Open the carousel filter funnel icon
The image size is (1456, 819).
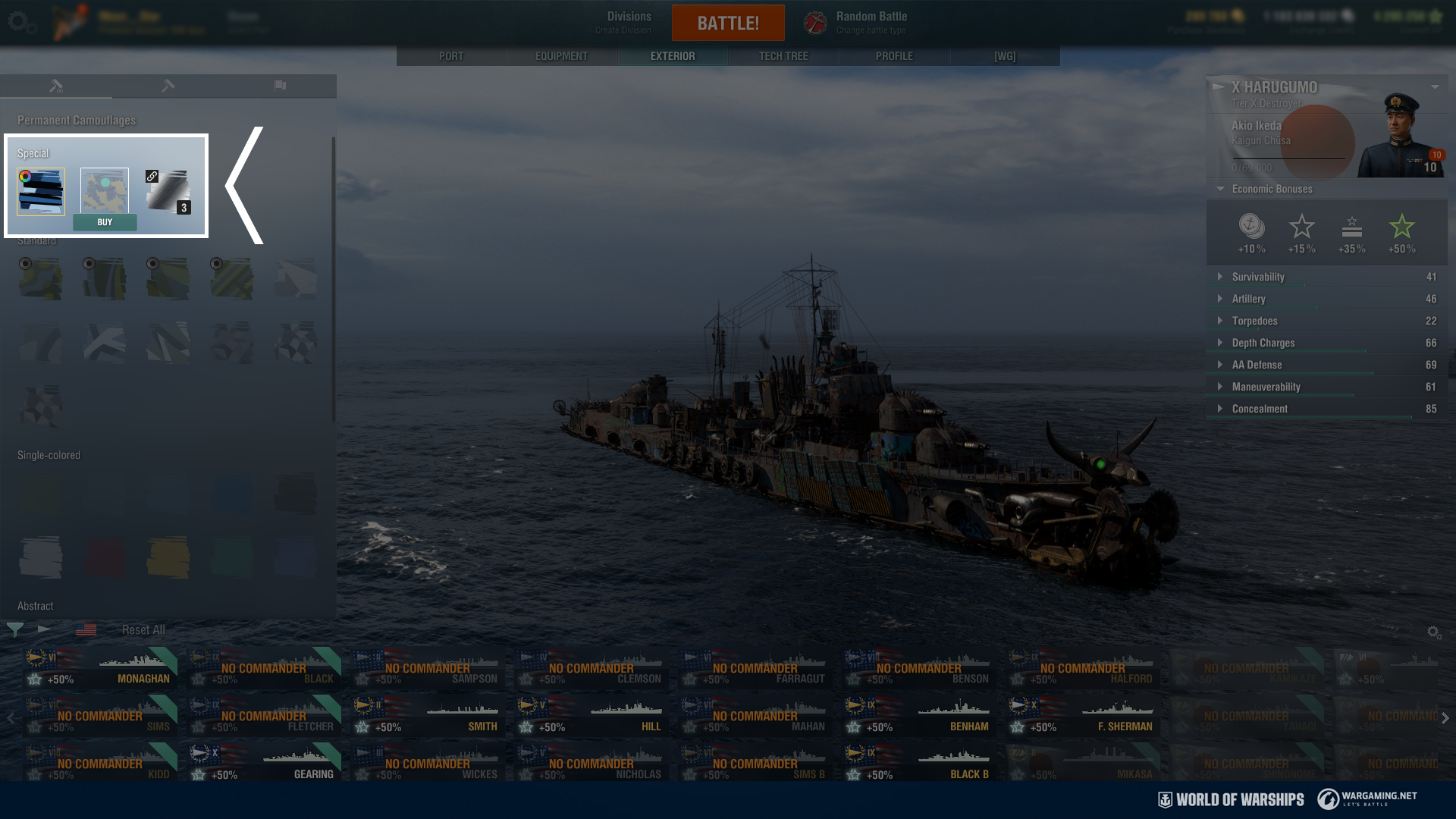click(14, 629)
